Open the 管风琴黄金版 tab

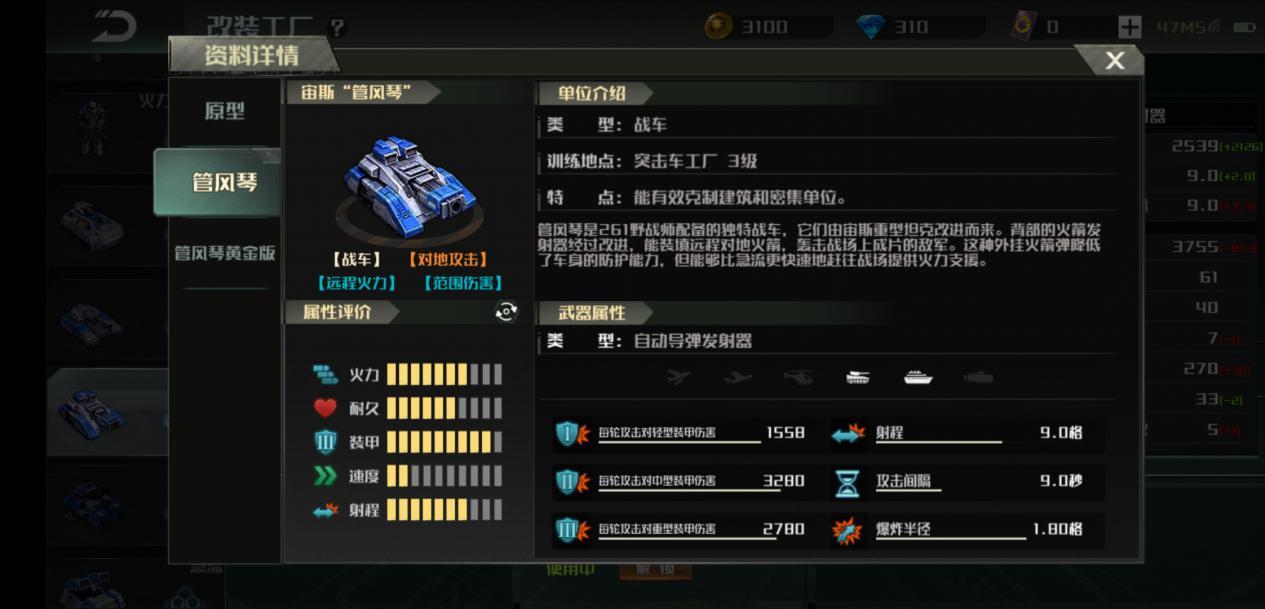(224, 253)
